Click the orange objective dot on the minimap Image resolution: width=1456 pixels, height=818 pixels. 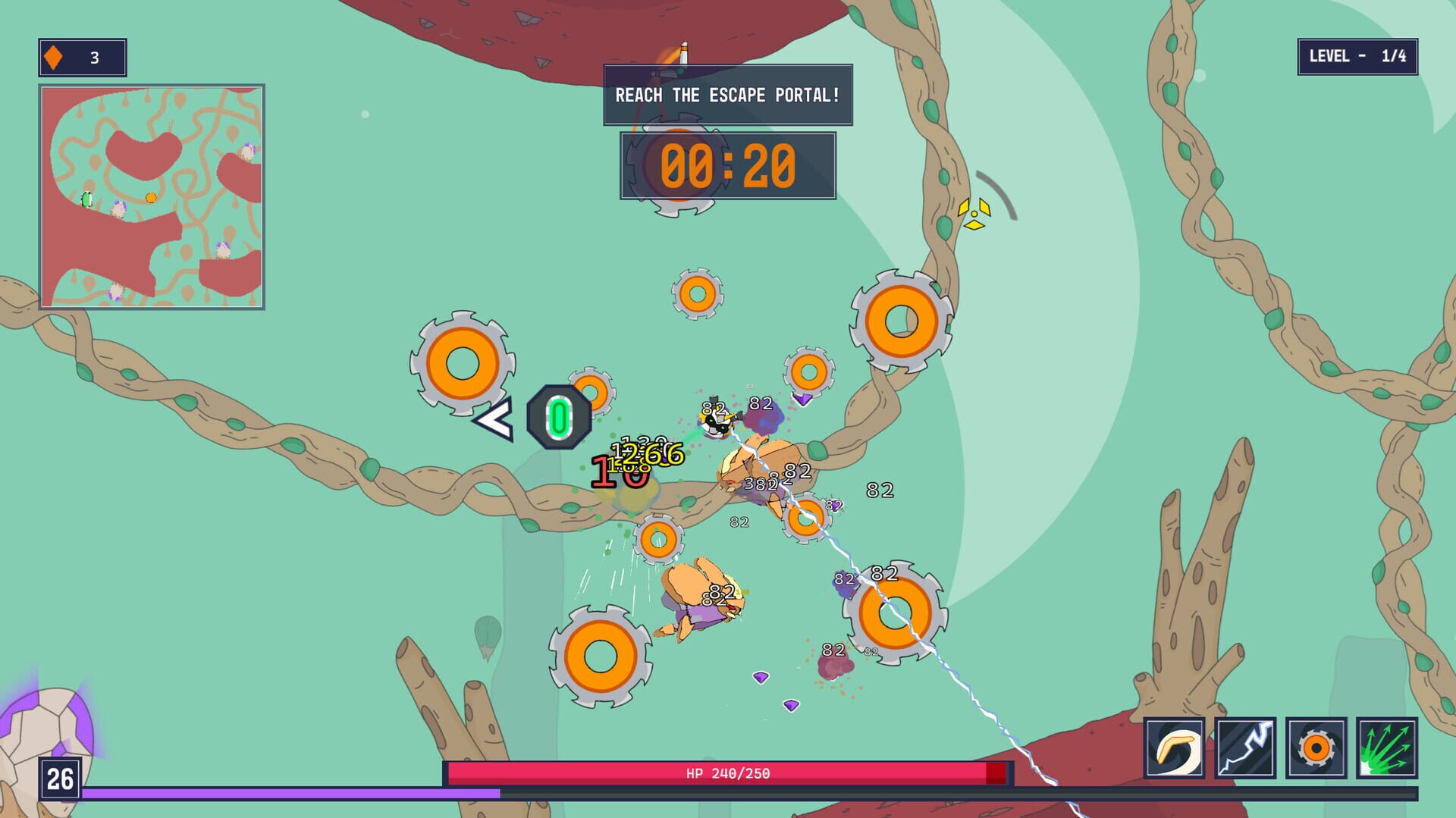(149, 196)
